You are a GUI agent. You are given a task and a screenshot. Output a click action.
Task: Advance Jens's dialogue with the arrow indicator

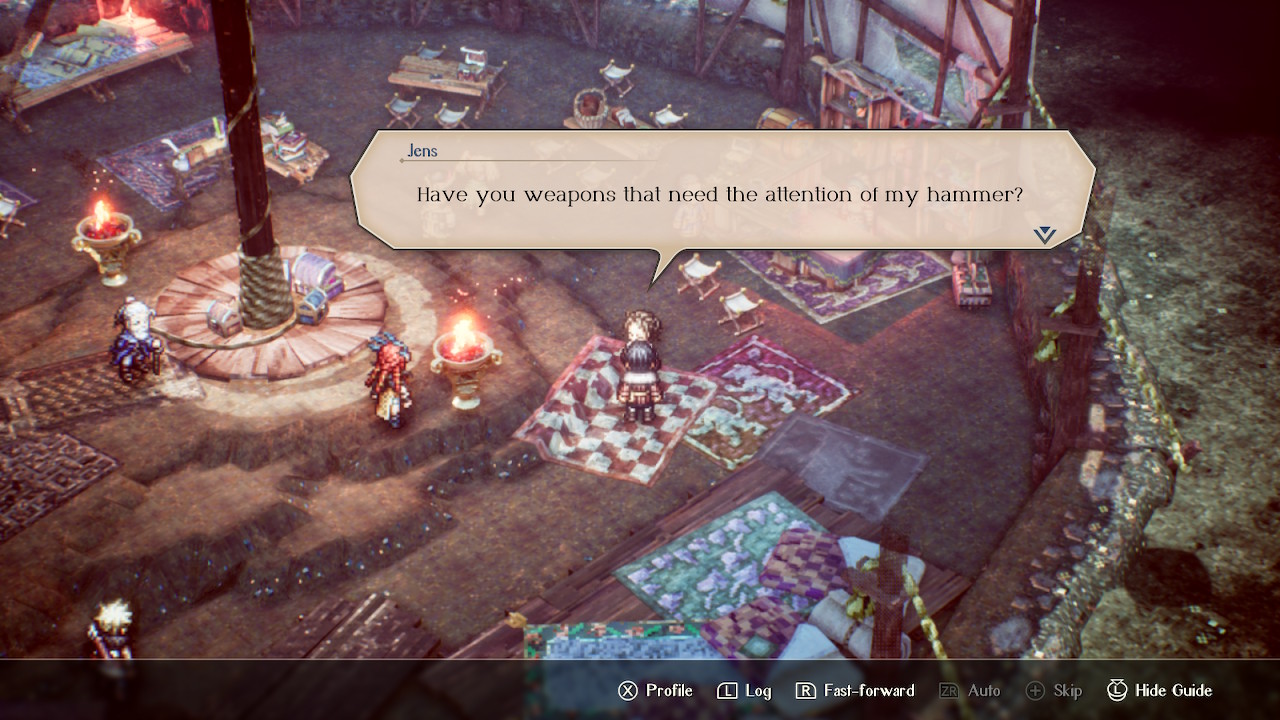tap(1045, 235)
